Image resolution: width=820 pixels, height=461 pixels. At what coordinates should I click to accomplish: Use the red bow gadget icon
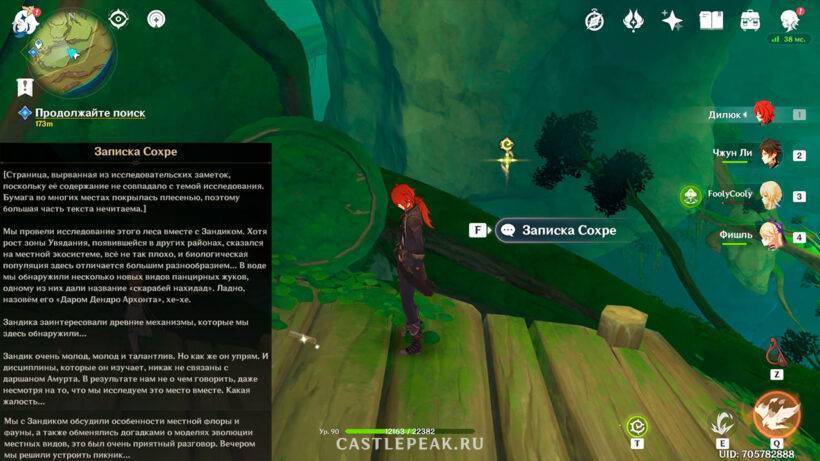(x=776, y=352)
